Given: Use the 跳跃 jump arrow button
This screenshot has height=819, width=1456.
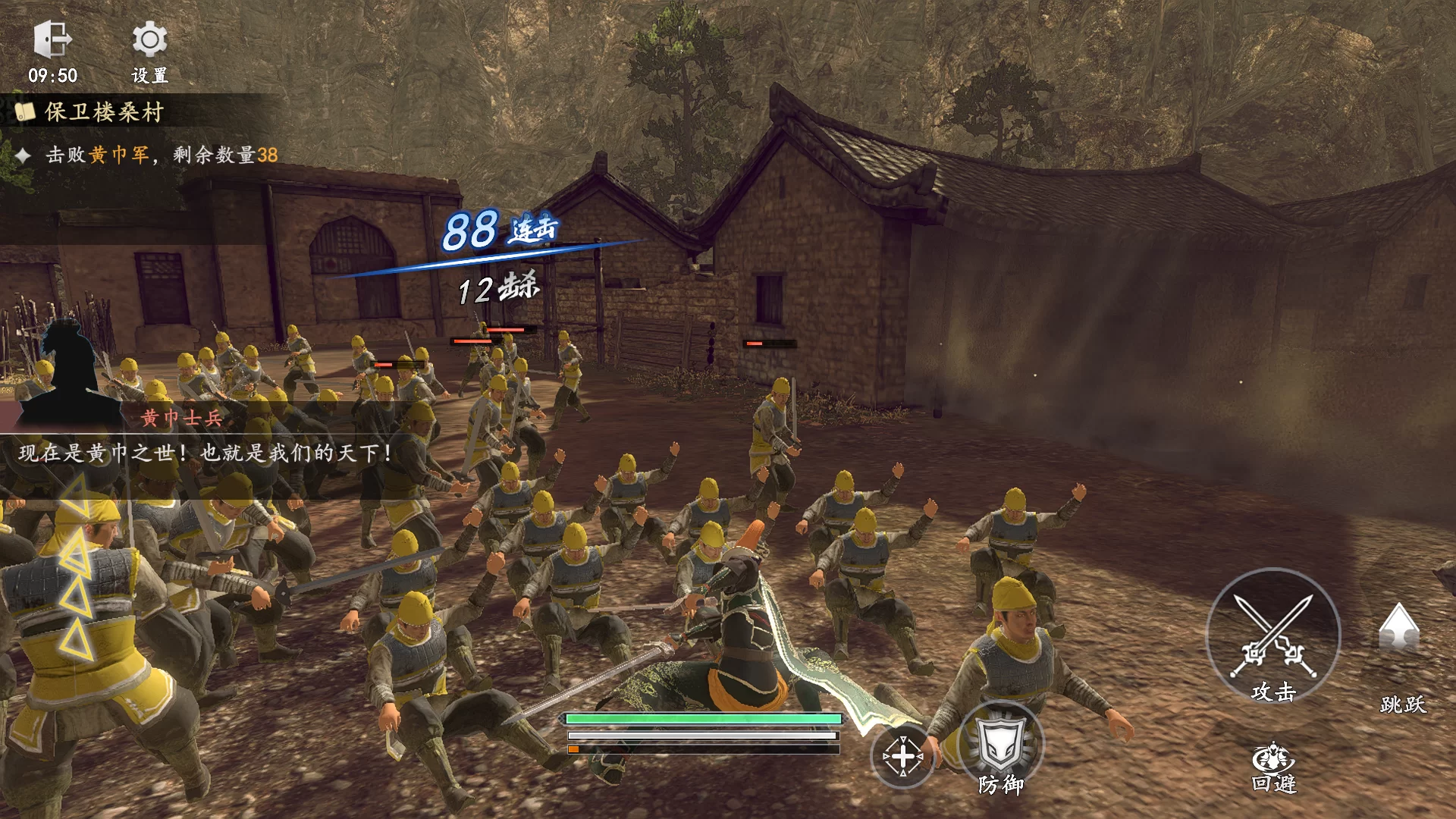Looking at the screenshot, I should [1398, 629].
